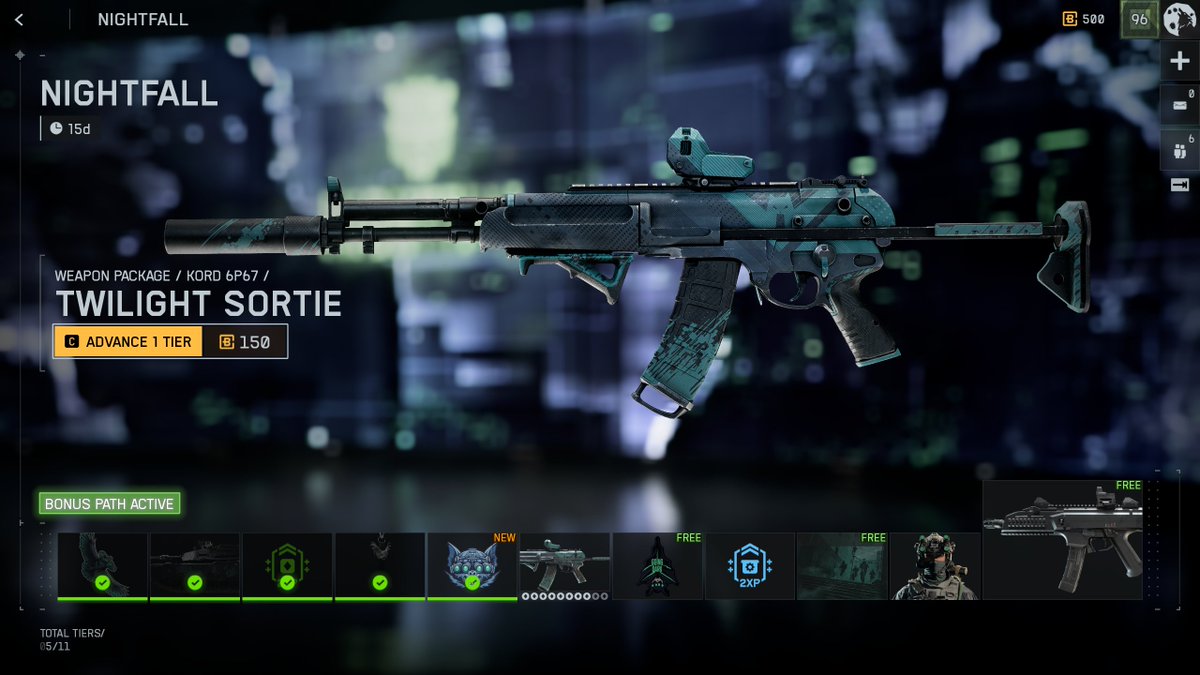Select the 2XP booster tier reward

pyautogui.click(x=749, y=566)
